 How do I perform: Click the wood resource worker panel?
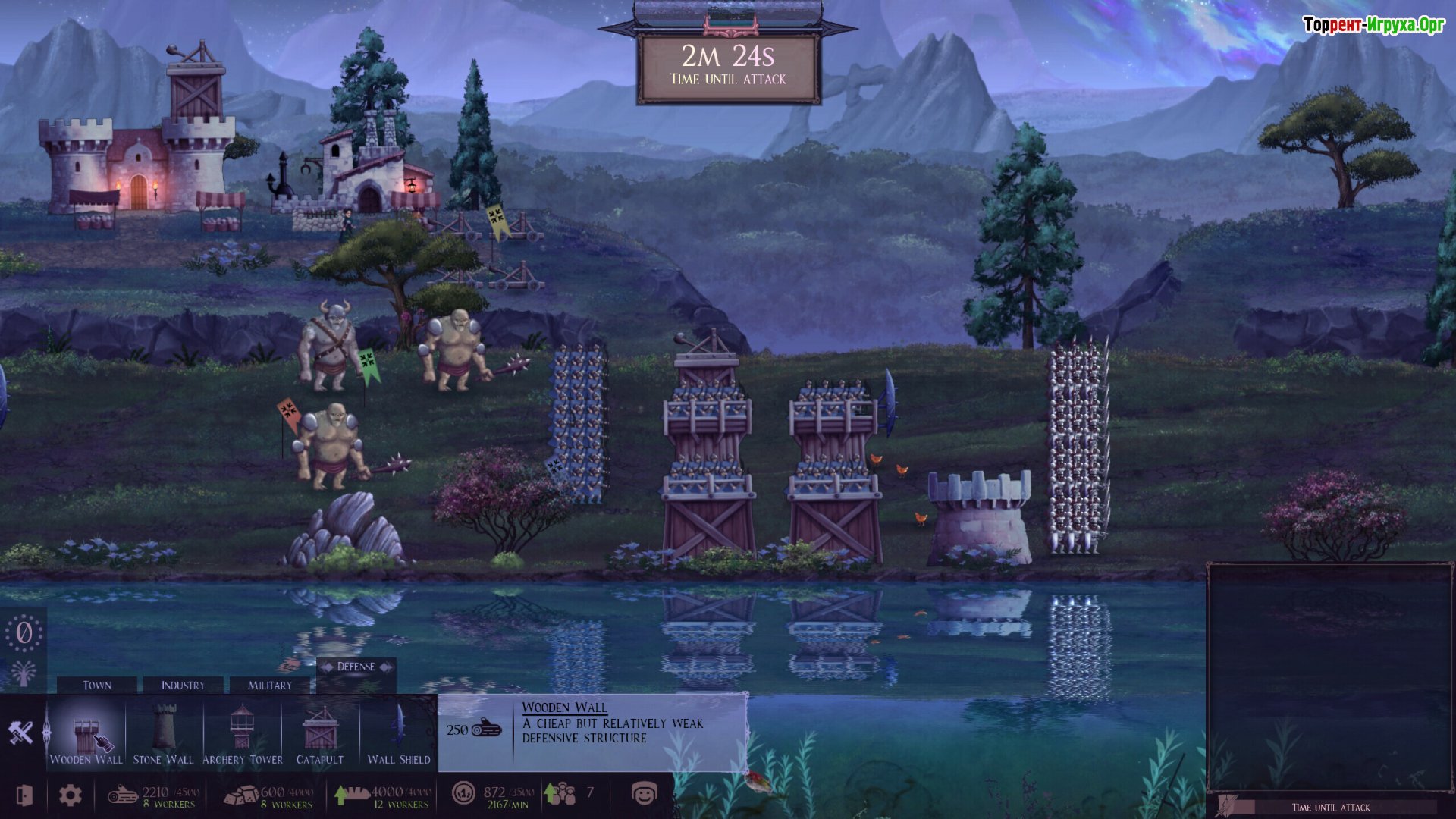click(154, 795)
